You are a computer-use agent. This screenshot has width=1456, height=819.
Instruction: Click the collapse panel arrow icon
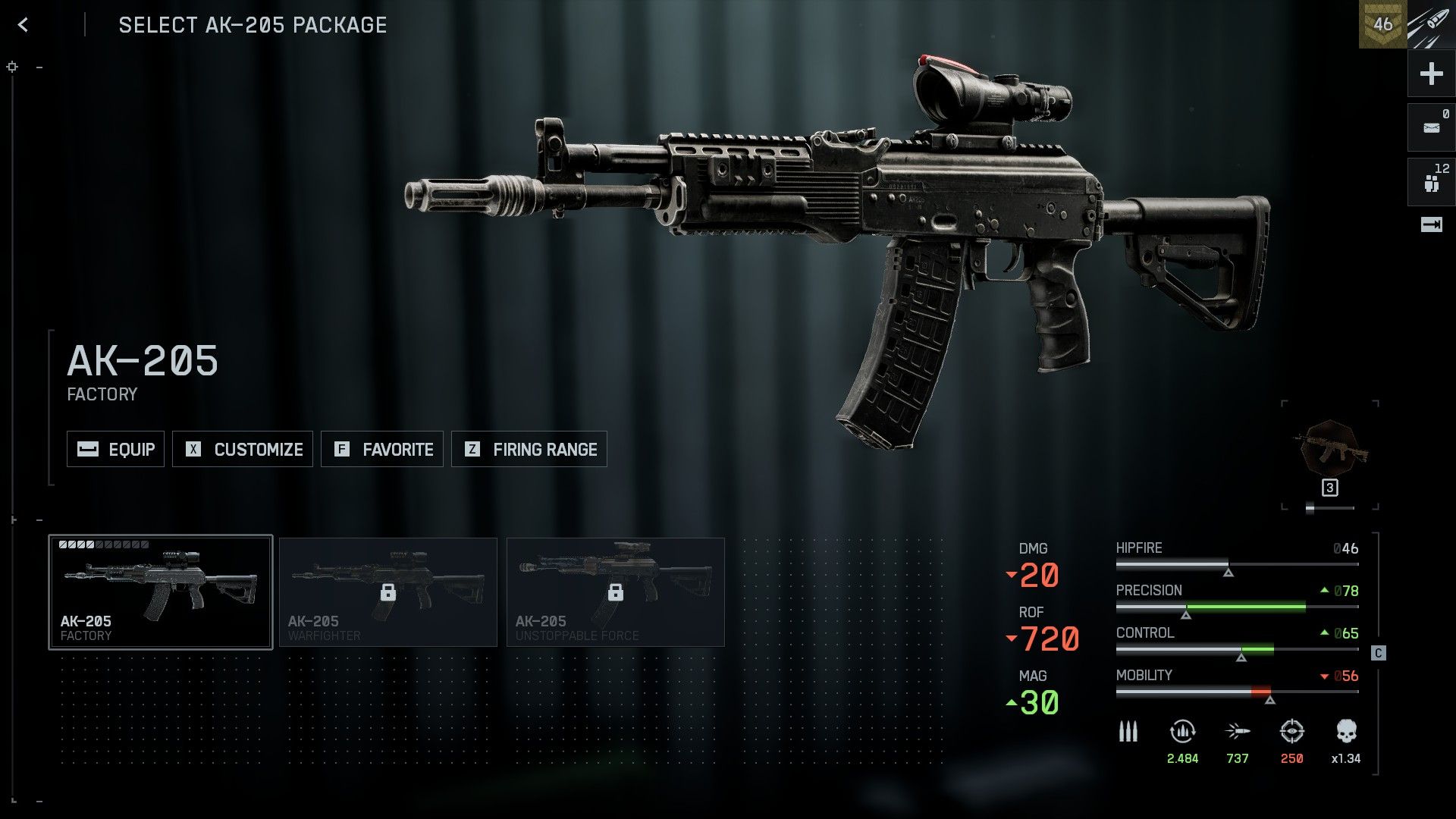[1431, 224]
